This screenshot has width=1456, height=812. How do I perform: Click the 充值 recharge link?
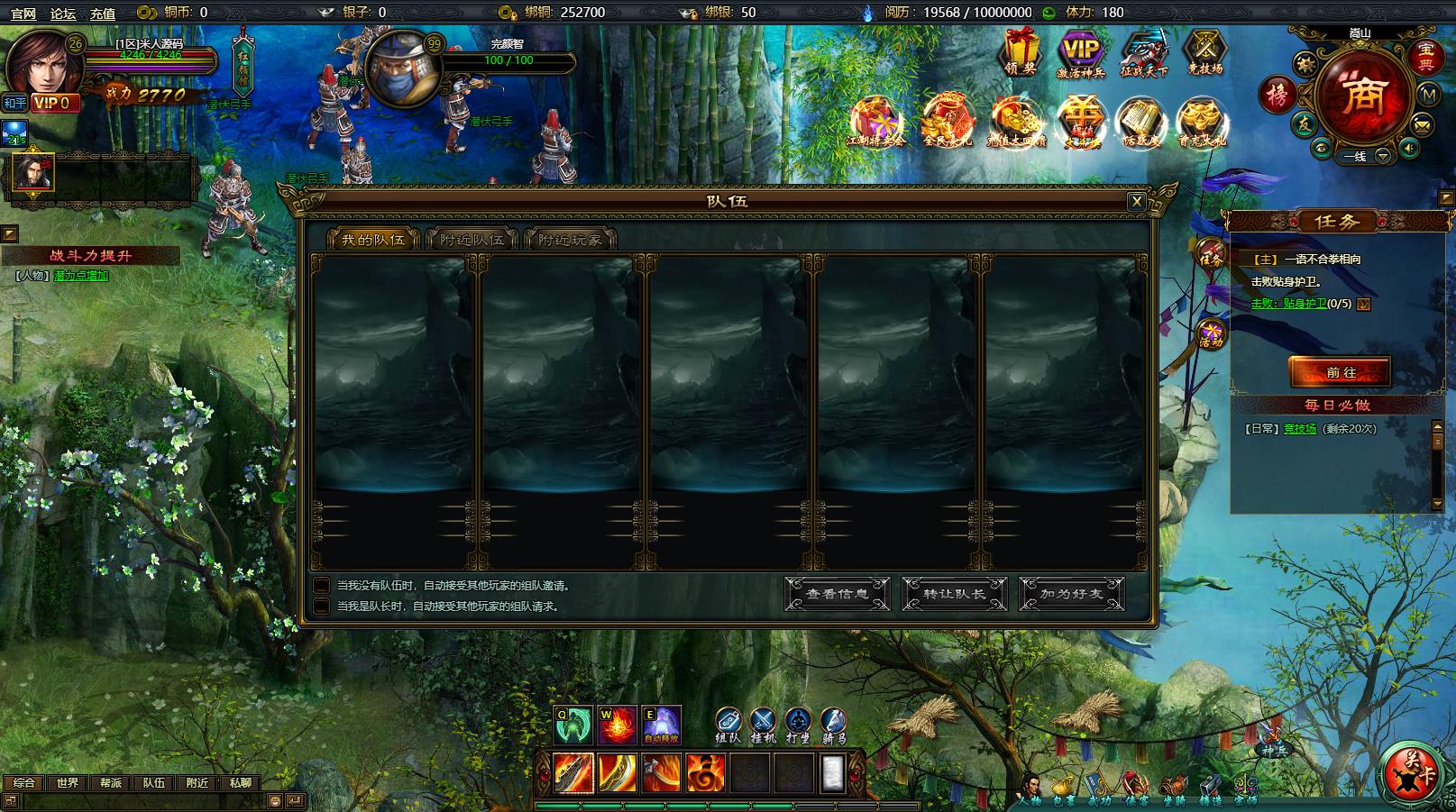pyautogui.click(x=103, y=13)
